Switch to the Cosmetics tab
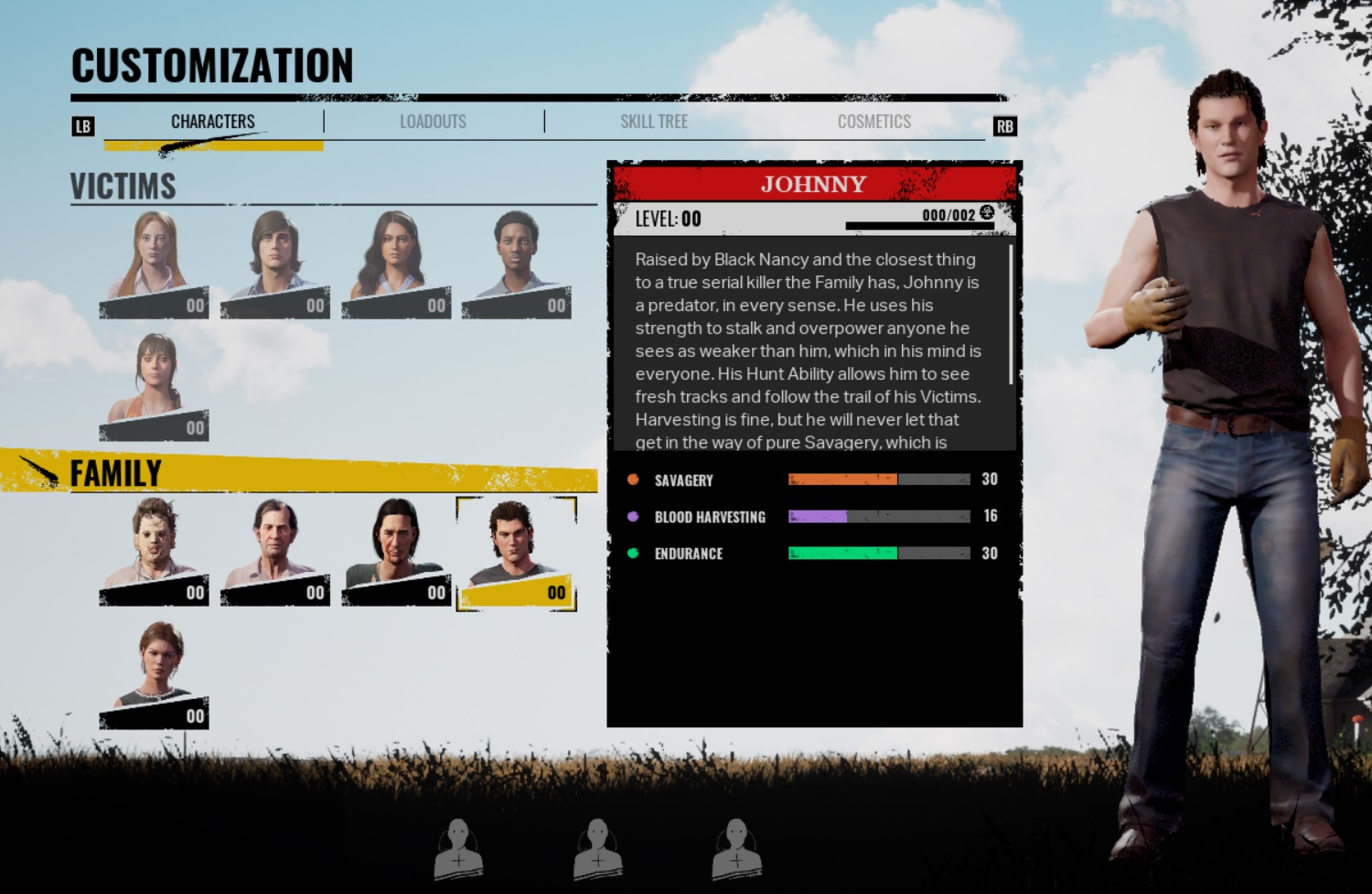 coord(874,120)
